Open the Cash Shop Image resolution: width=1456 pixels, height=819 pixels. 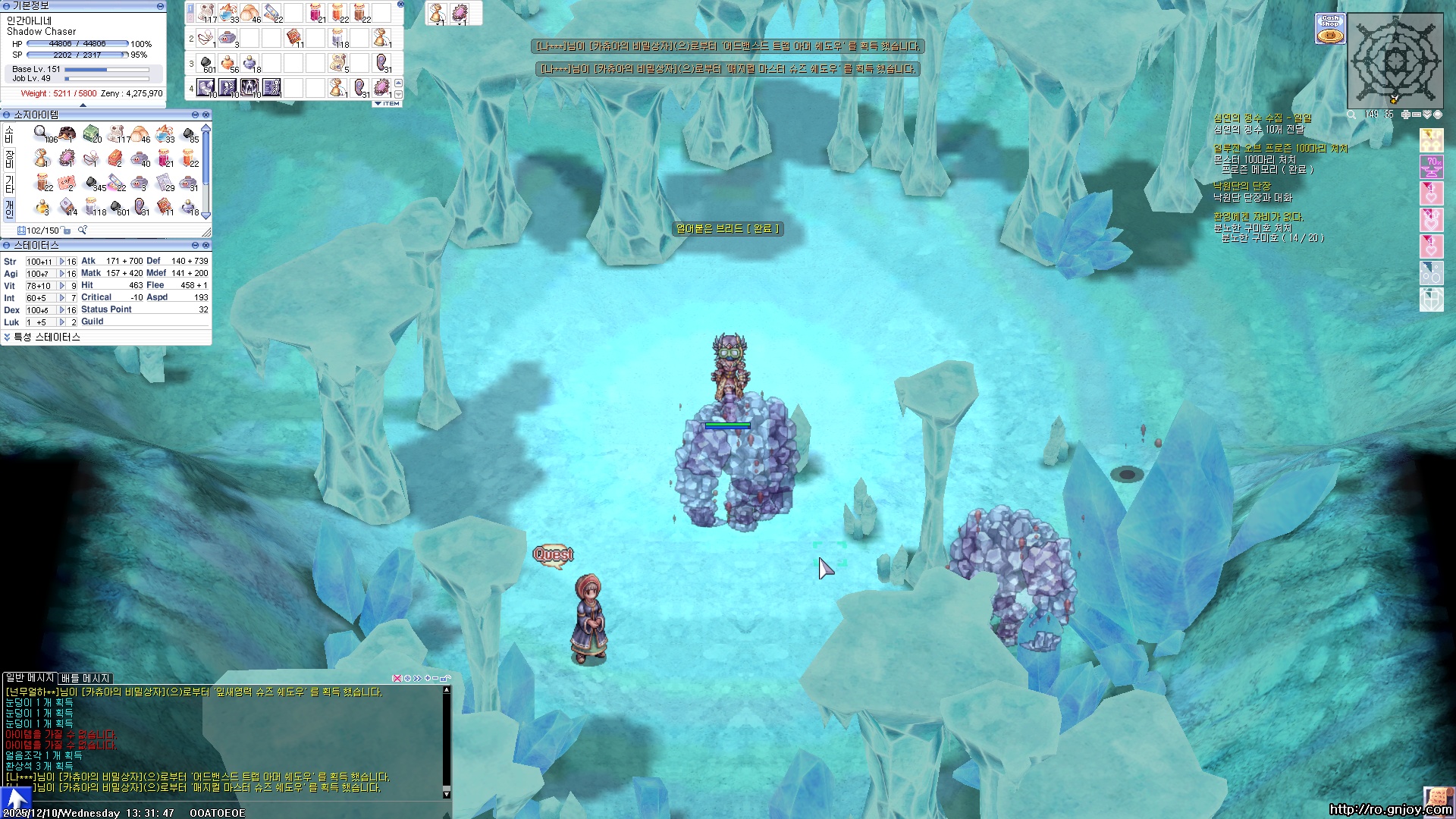[1330, 29]
